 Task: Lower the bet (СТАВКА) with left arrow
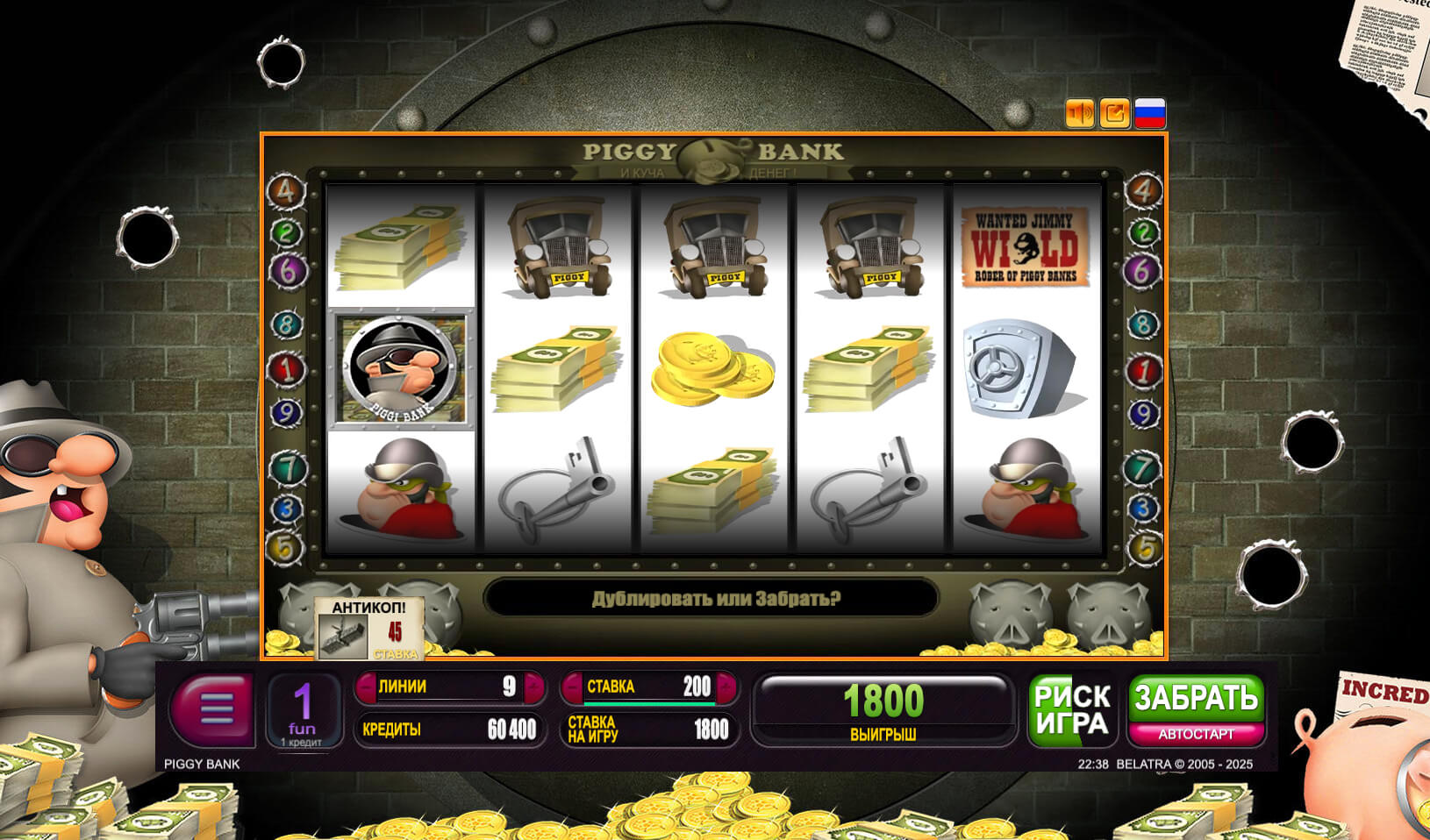573,687
